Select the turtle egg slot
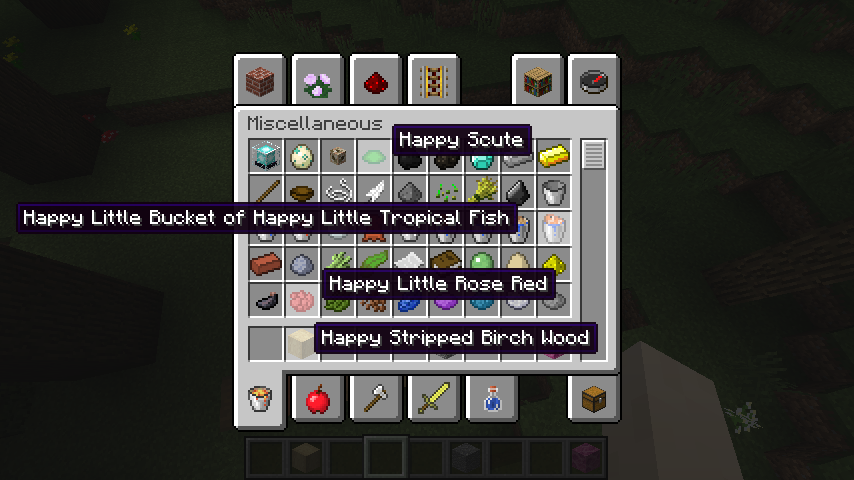 coord(302,156)
